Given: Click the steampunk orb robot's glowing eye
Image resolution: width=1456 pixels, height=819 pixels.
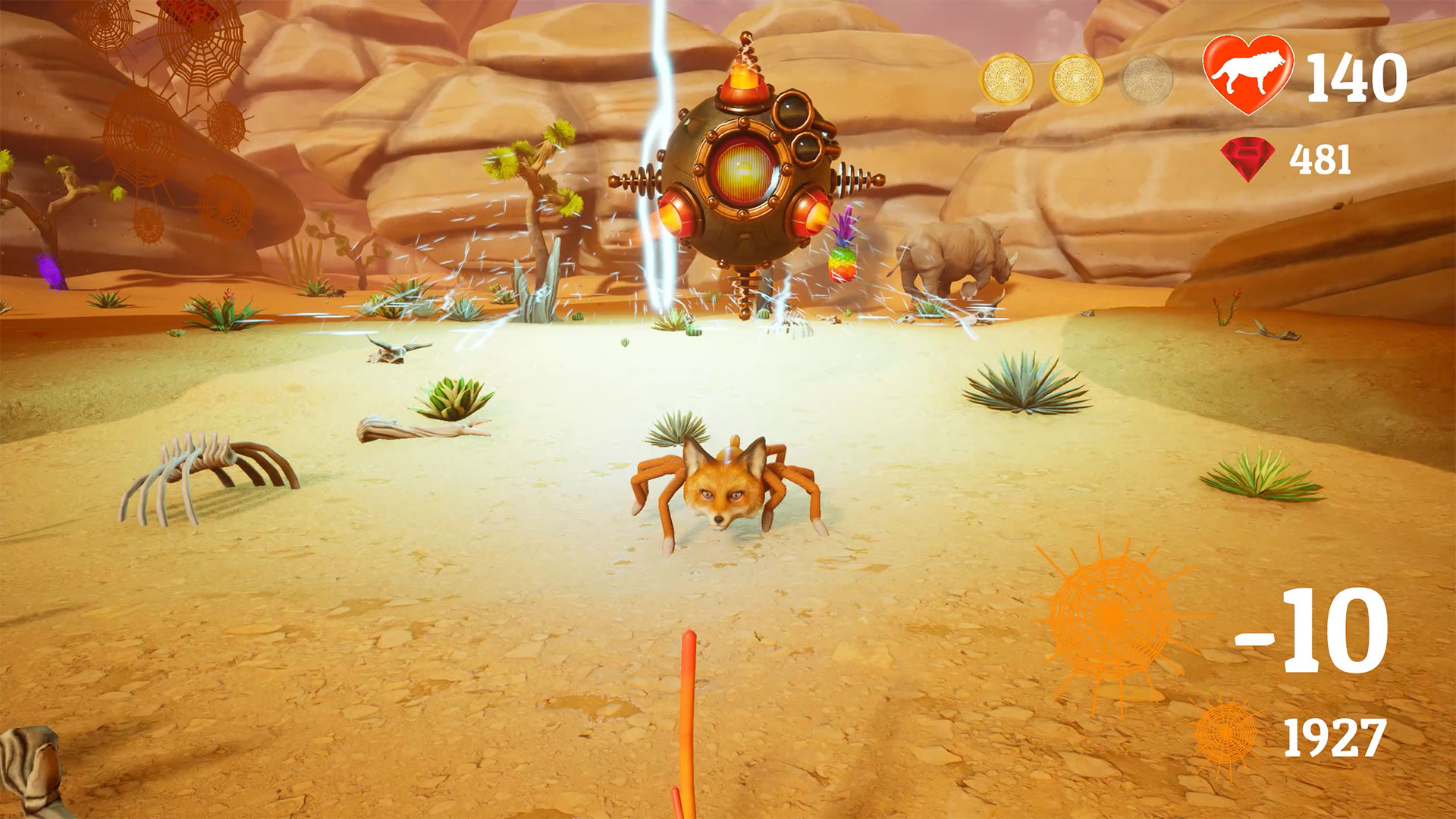Looking at the screenshot, I should 744,168.
